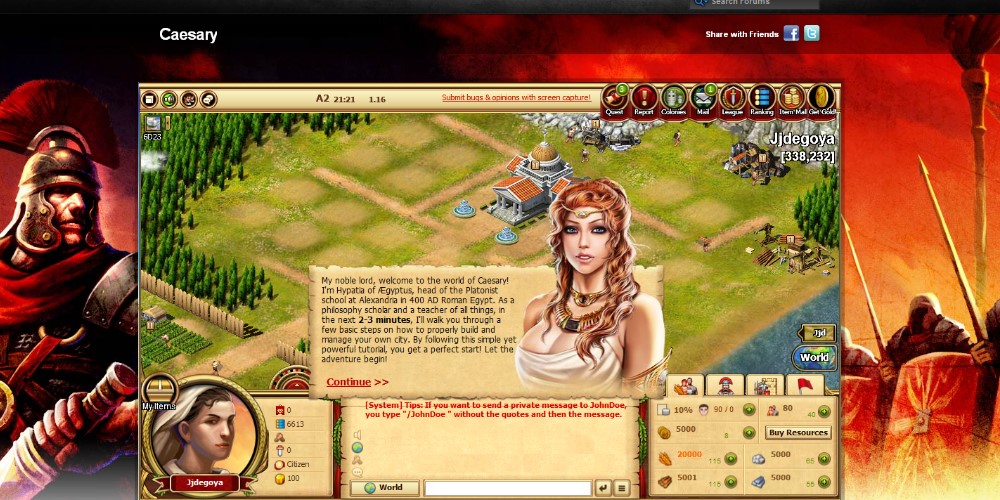Open the My Items chest
1000x500 pixels.
(x=159, y=391)
